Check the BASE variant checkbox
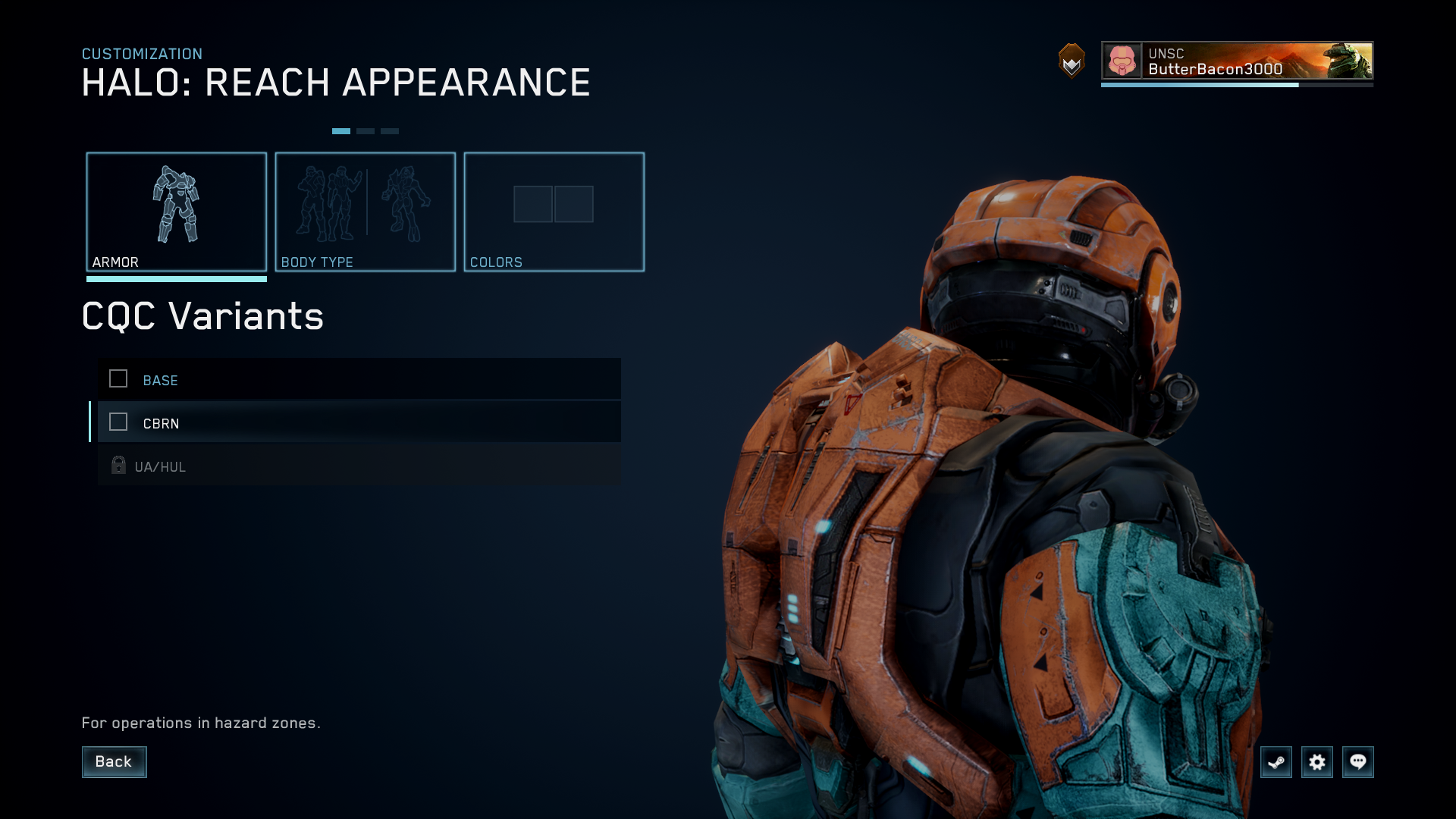This screenshot has width=1456, height=819. click(118, 379)
